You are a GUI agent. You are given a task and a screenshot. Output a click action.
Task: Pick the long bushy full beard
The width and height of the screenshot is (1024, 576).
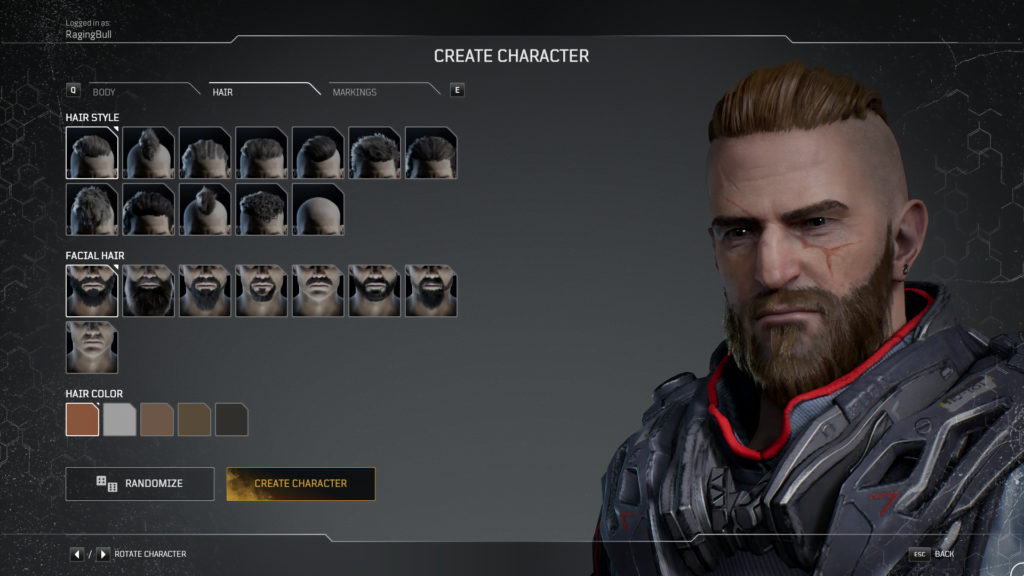coord(148,291)
